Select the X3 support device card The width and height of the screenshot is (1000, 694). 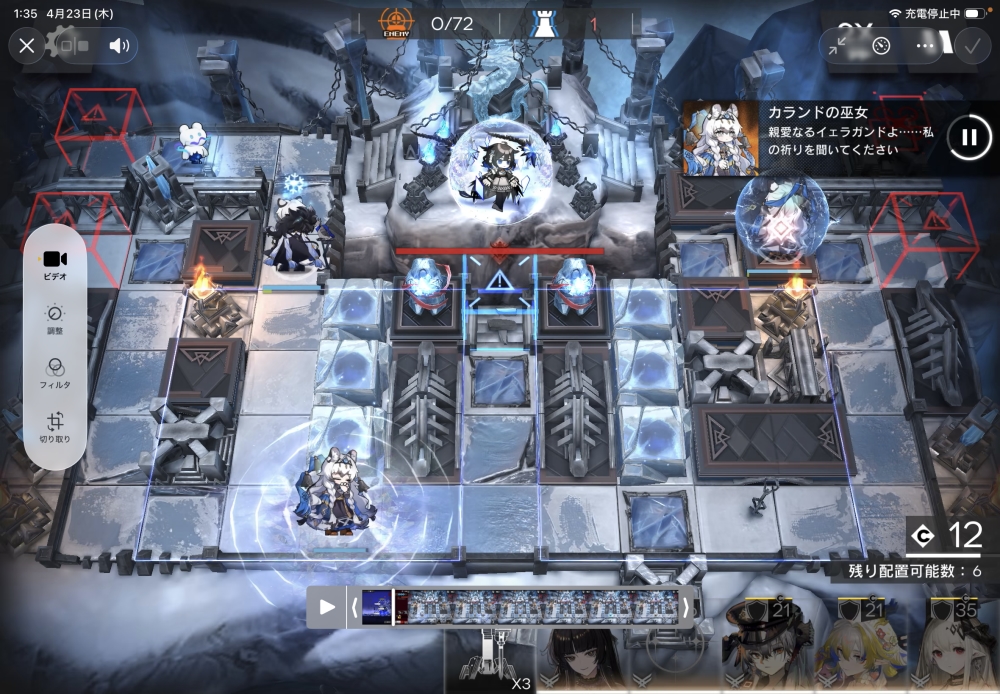coord(490,660)
